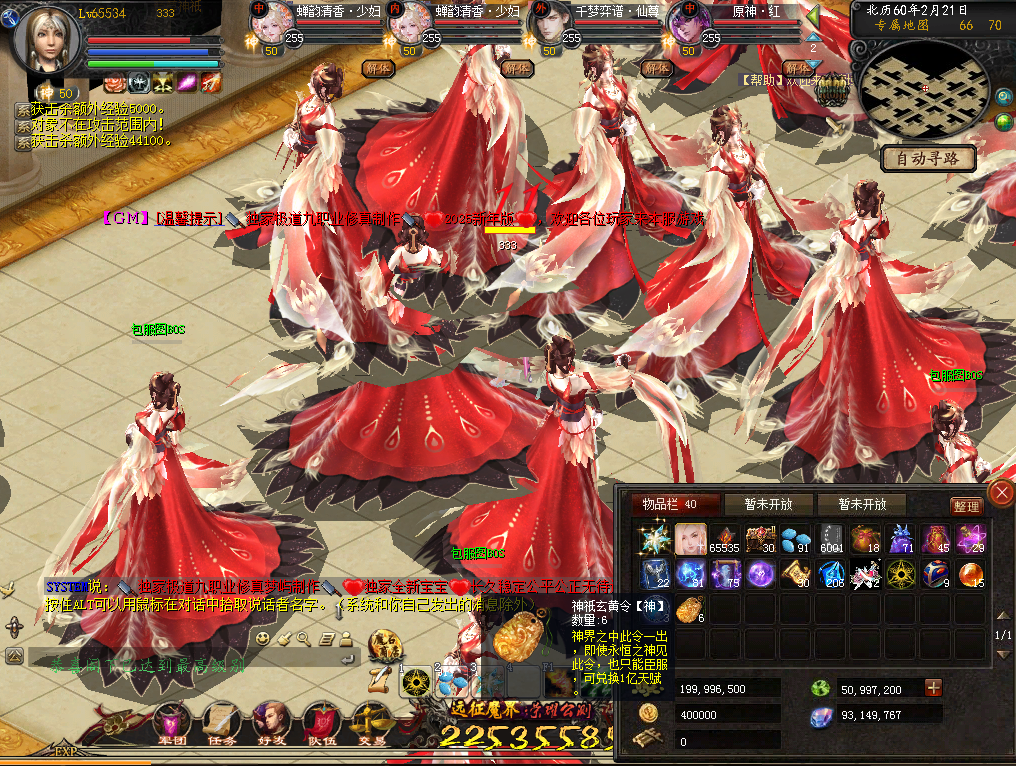Open the smiley emoji picker
1016x766 pixels.
263,637
